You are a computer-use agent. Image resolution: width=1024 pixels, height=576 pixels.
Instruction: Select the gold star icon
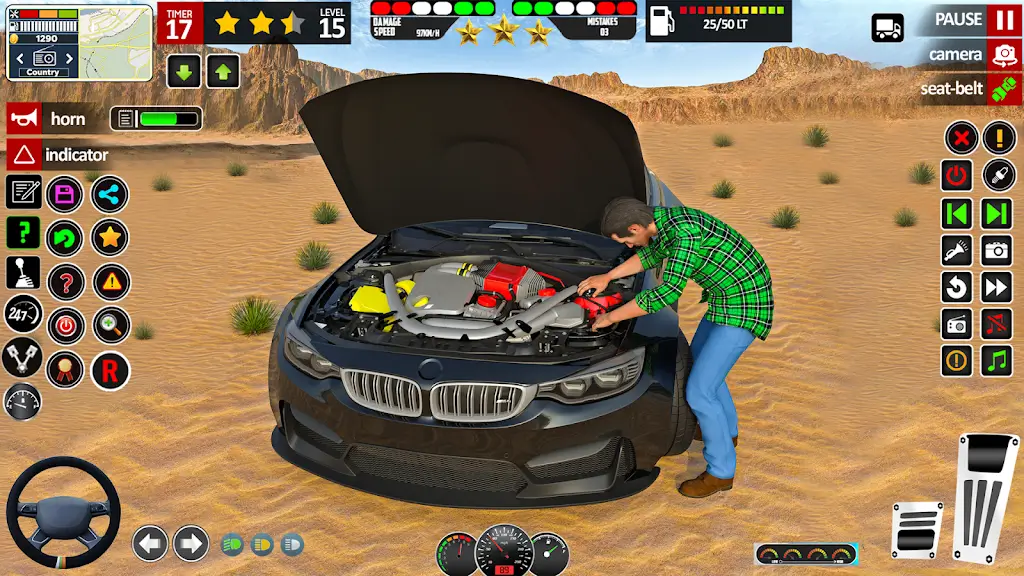[x=110, y=238]
